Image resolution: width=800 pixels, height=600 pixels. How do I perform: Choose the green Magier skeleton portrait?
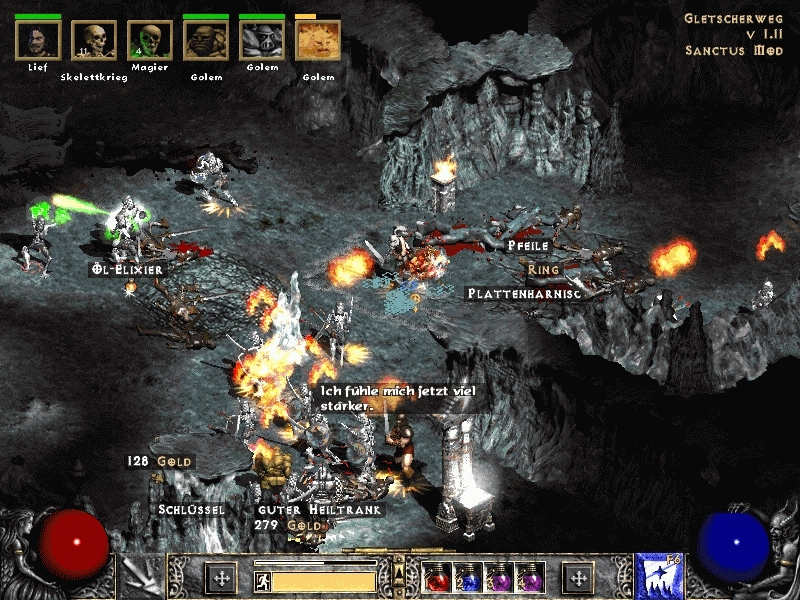(x=149, y=41)
